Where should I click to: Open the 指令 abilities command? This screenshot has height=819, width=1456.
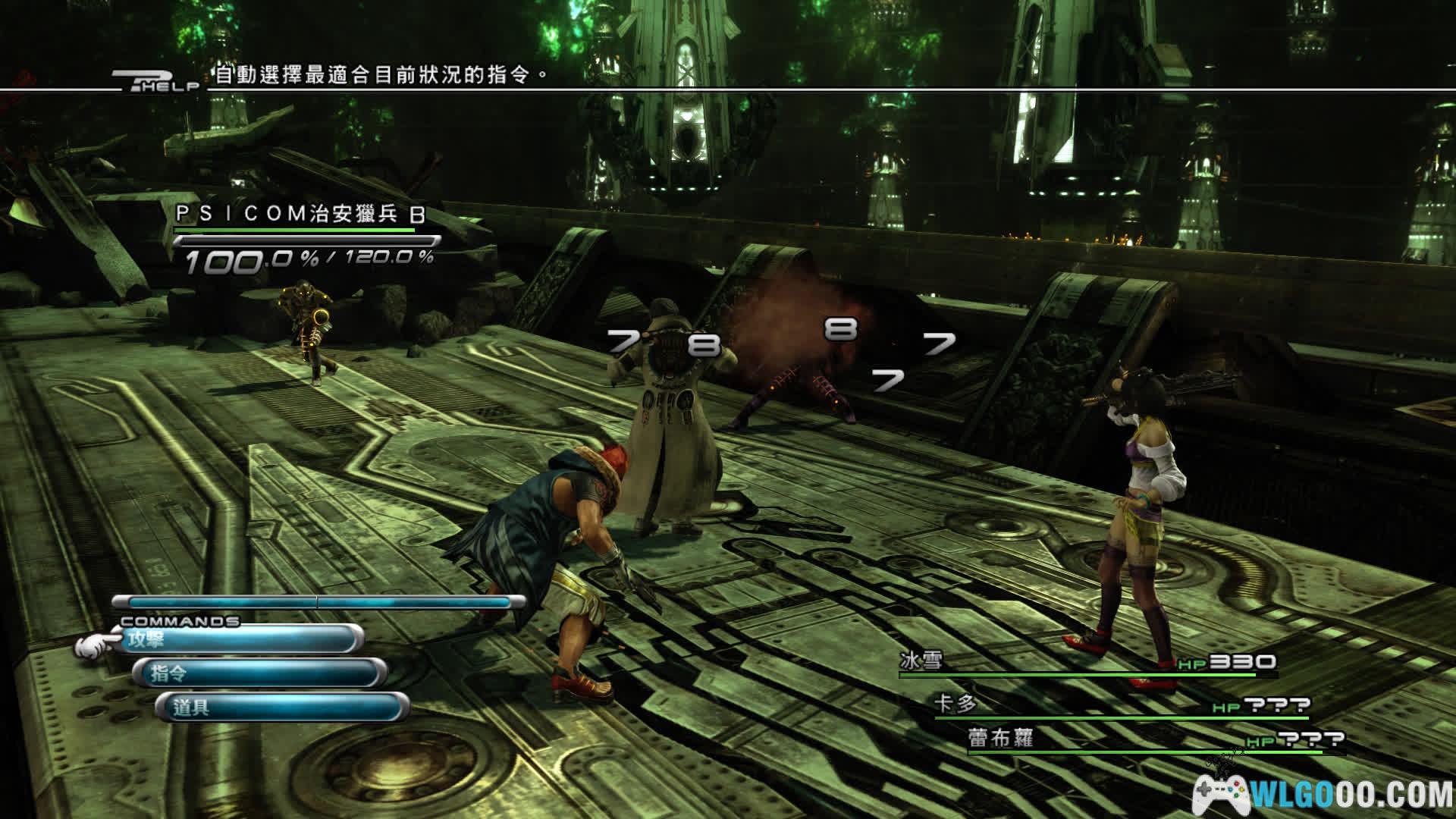click(258, 673)
